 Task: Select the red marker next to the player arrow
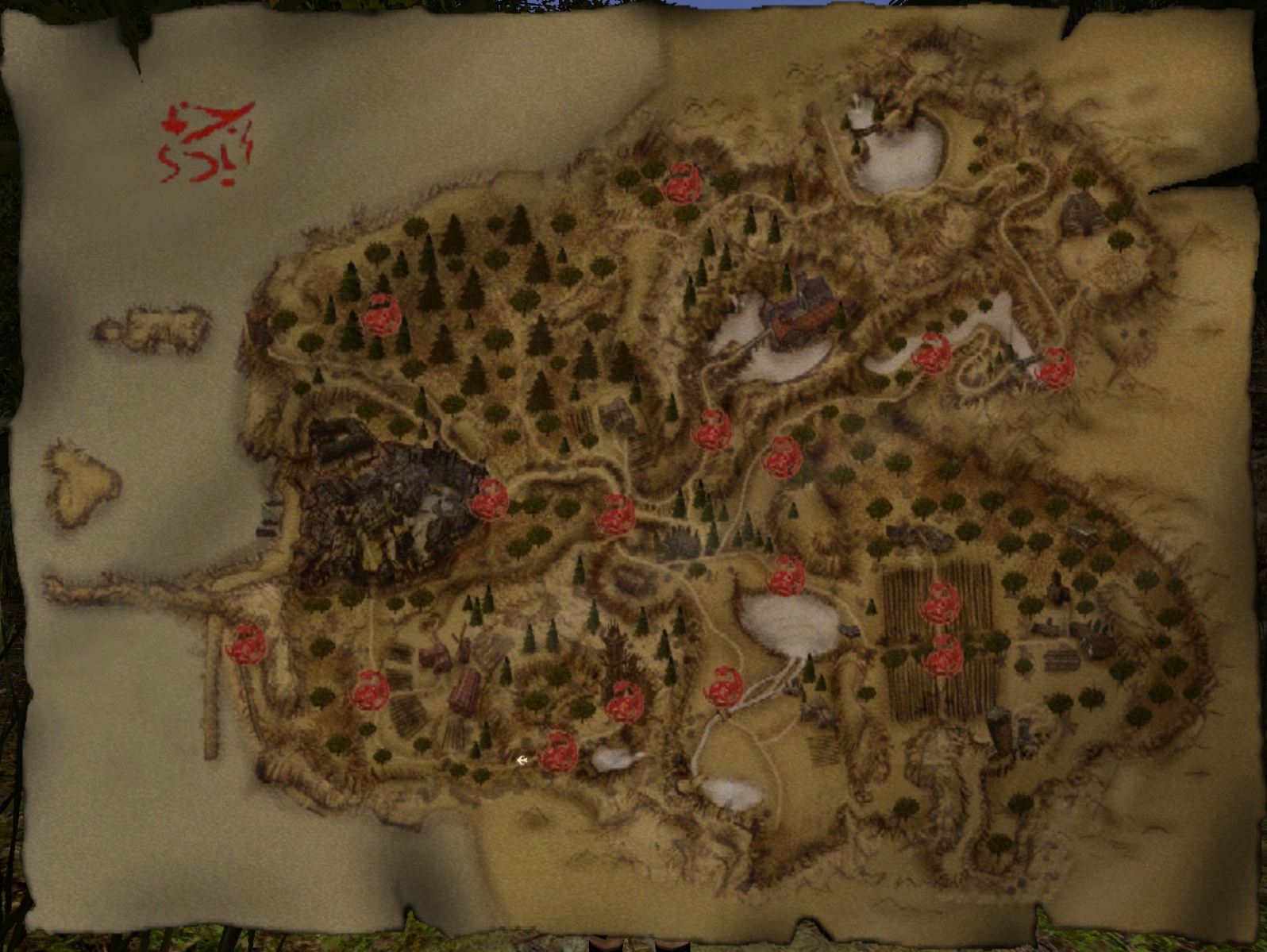[x=558, y=752]
